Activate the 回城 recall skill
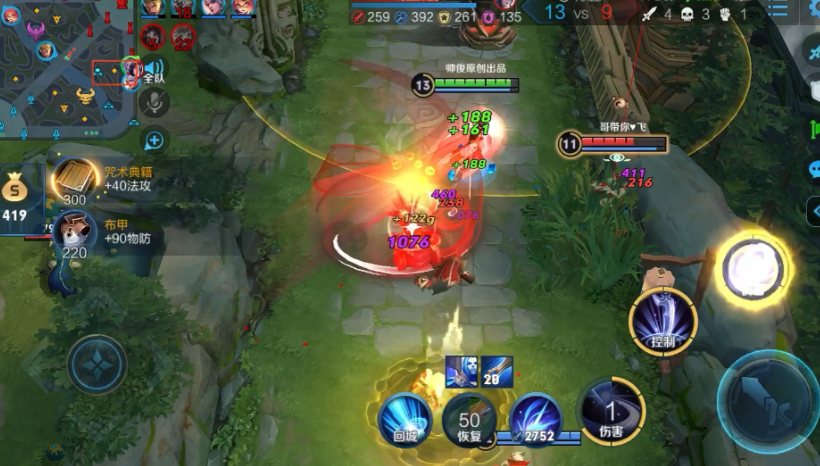The width and height of the screenshot is (820, 466). [x=404, y=419]
